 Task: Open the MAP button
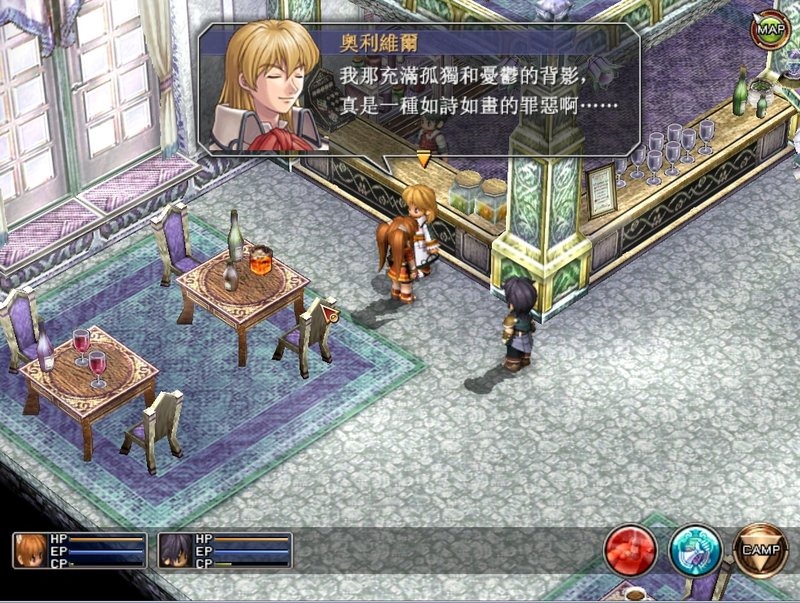tap(770, 30)
